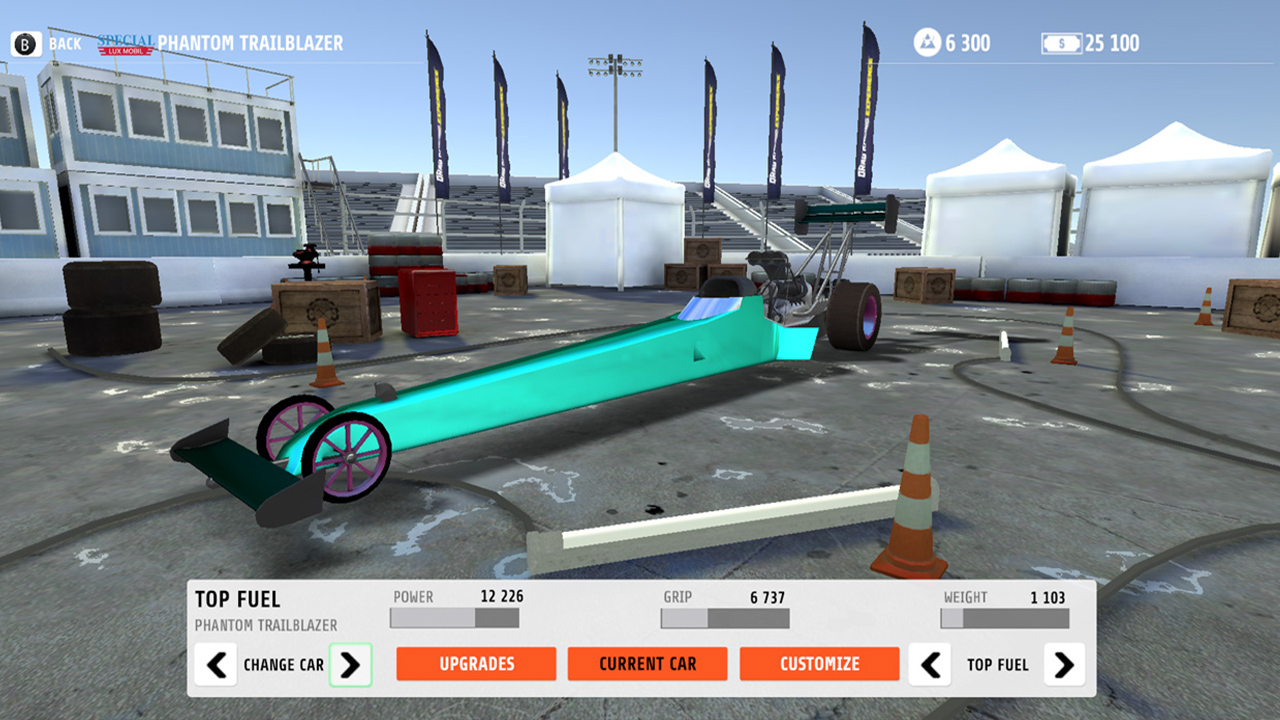Screen dimensions: 1280x720
Task: Click the gem currency icon
Action: pyautogui.click(x=925, y=43)
